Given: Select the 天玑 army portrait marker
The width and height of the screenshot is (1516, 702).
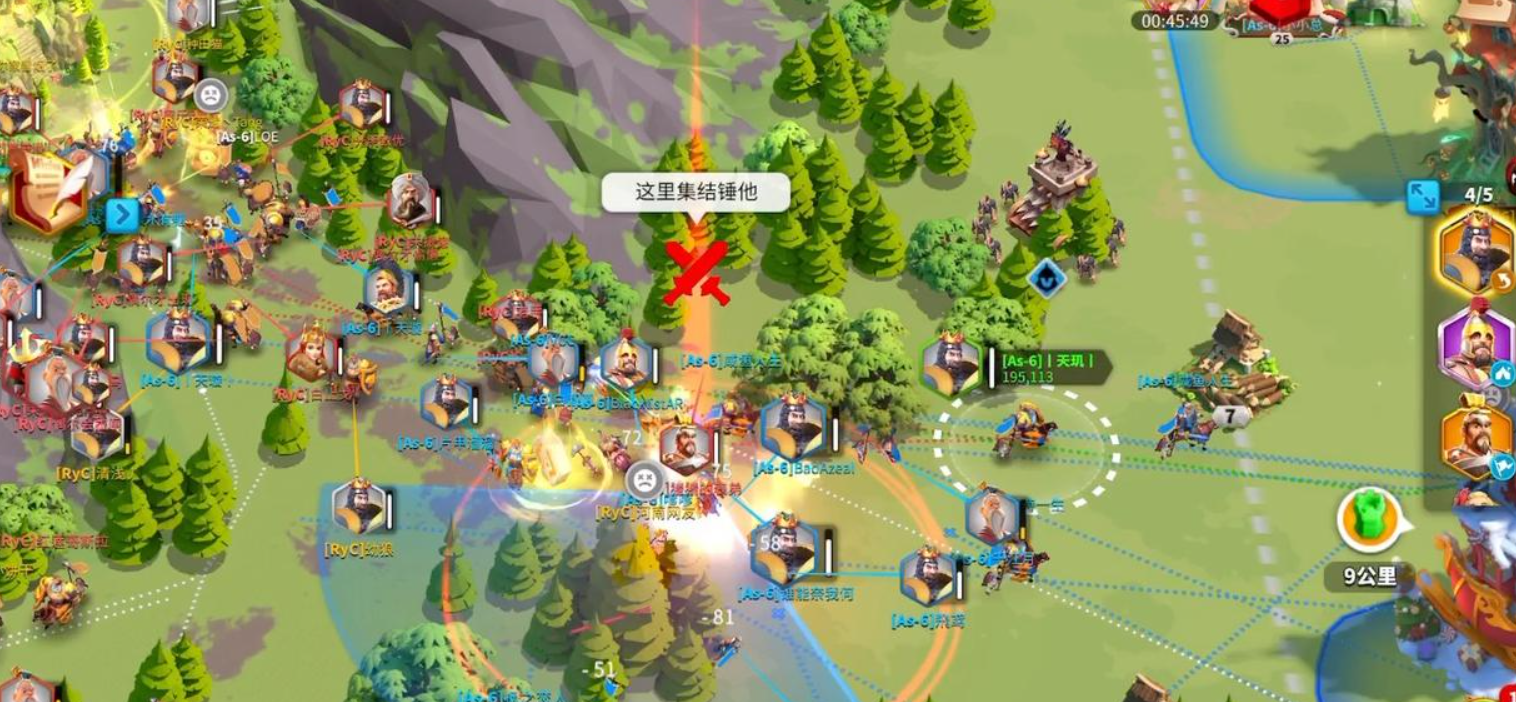Looking at the screenshot, I should click(x=951, y=366).
